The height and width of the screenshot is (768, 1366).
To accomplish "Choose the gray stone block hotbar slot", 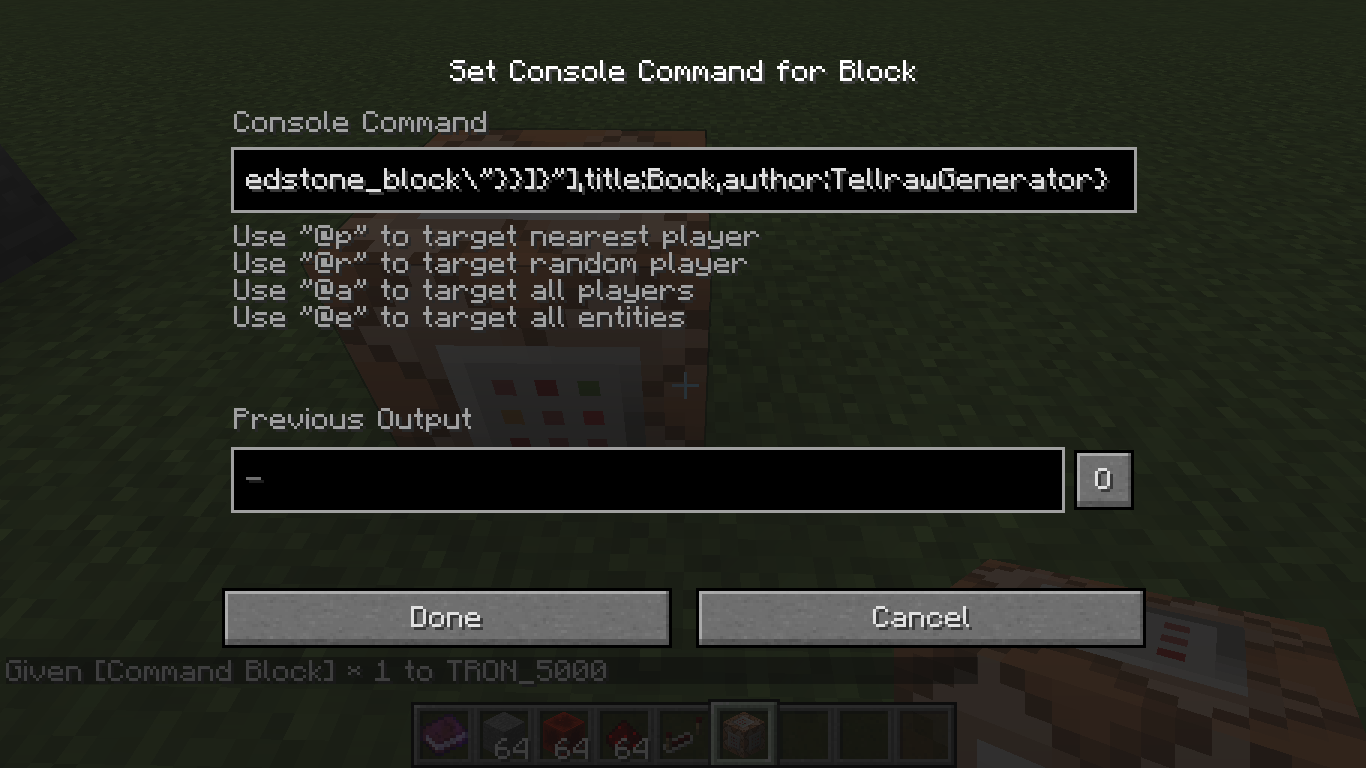I will (503, 736).
